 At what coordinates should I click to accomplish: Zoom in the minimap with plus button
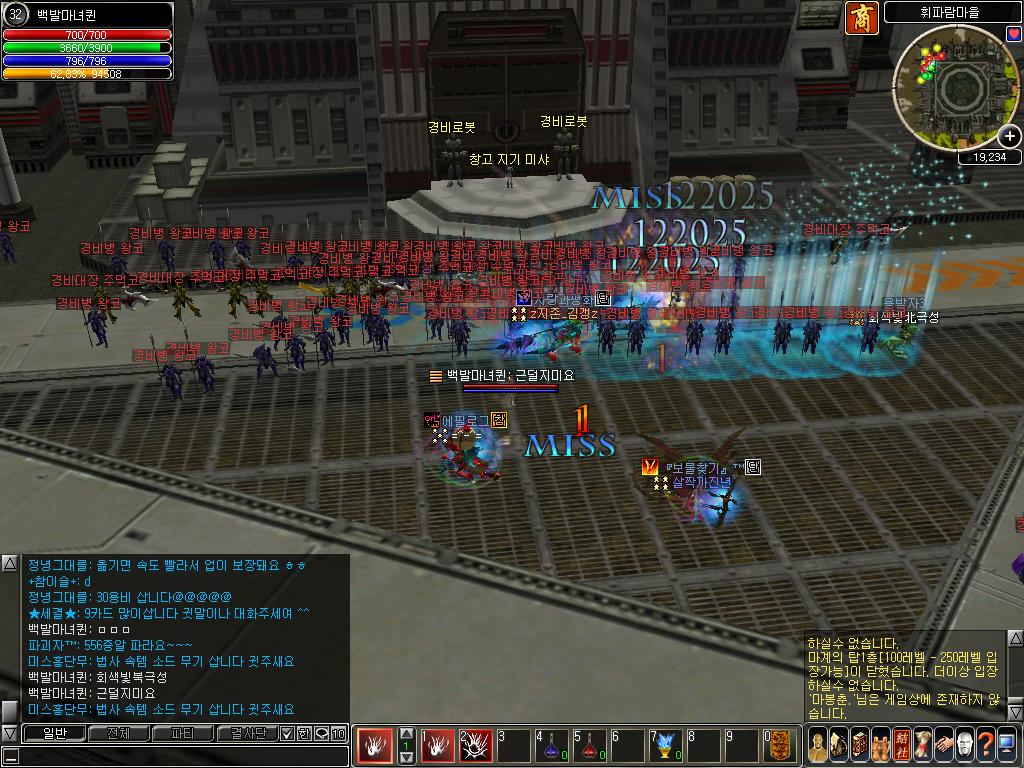click(x=1010, y=136)
